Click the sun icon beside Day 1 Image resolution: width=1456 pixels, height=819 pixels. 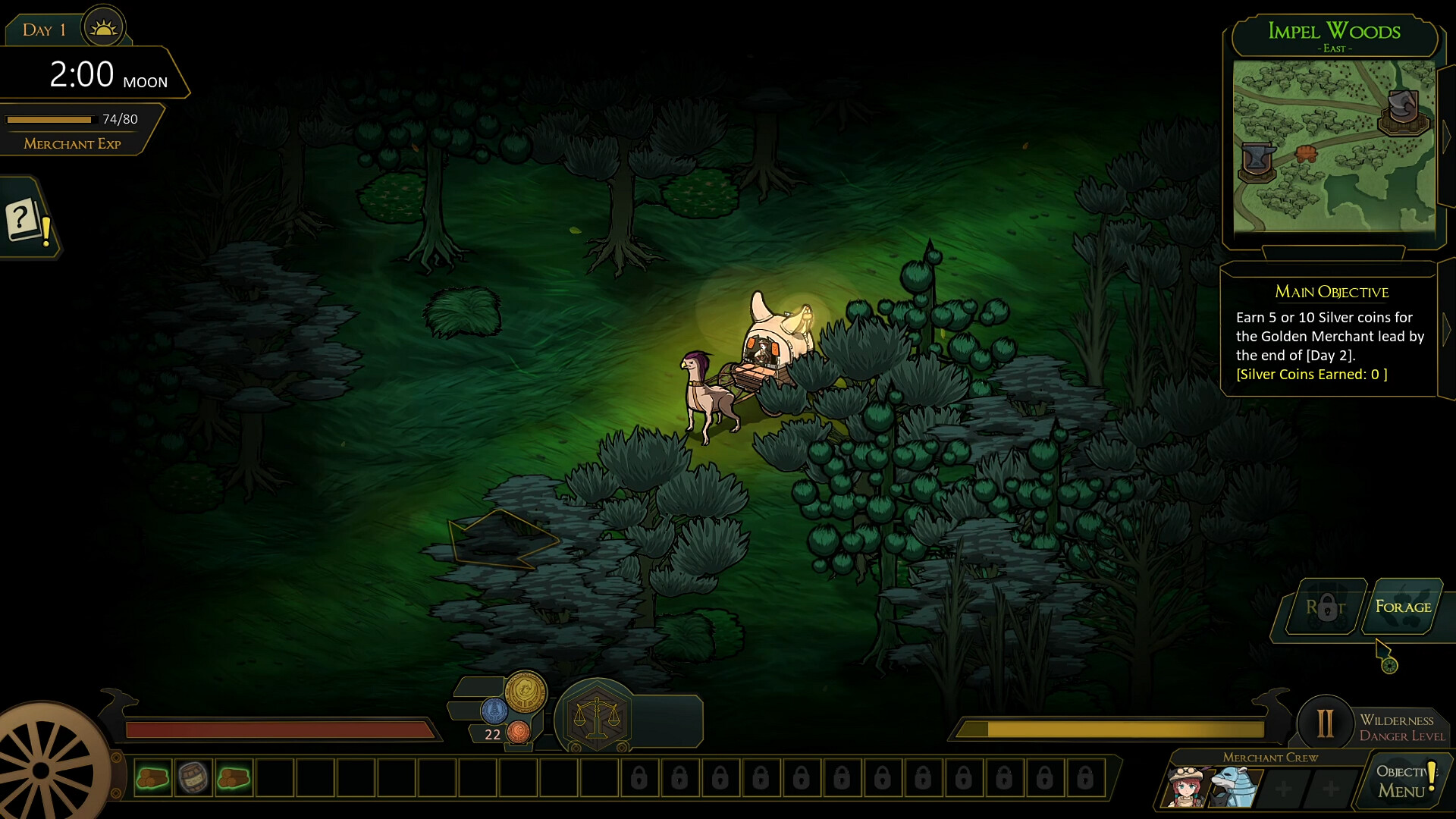tap(103, 29)
